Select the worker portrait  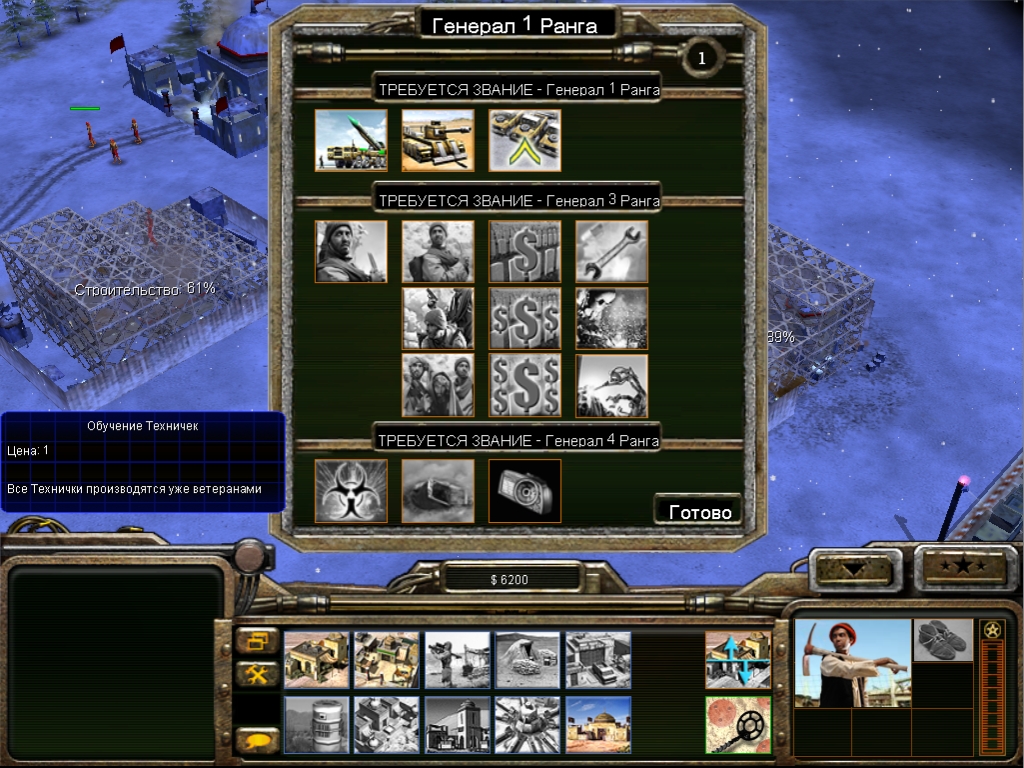click(x=853, y=662)
